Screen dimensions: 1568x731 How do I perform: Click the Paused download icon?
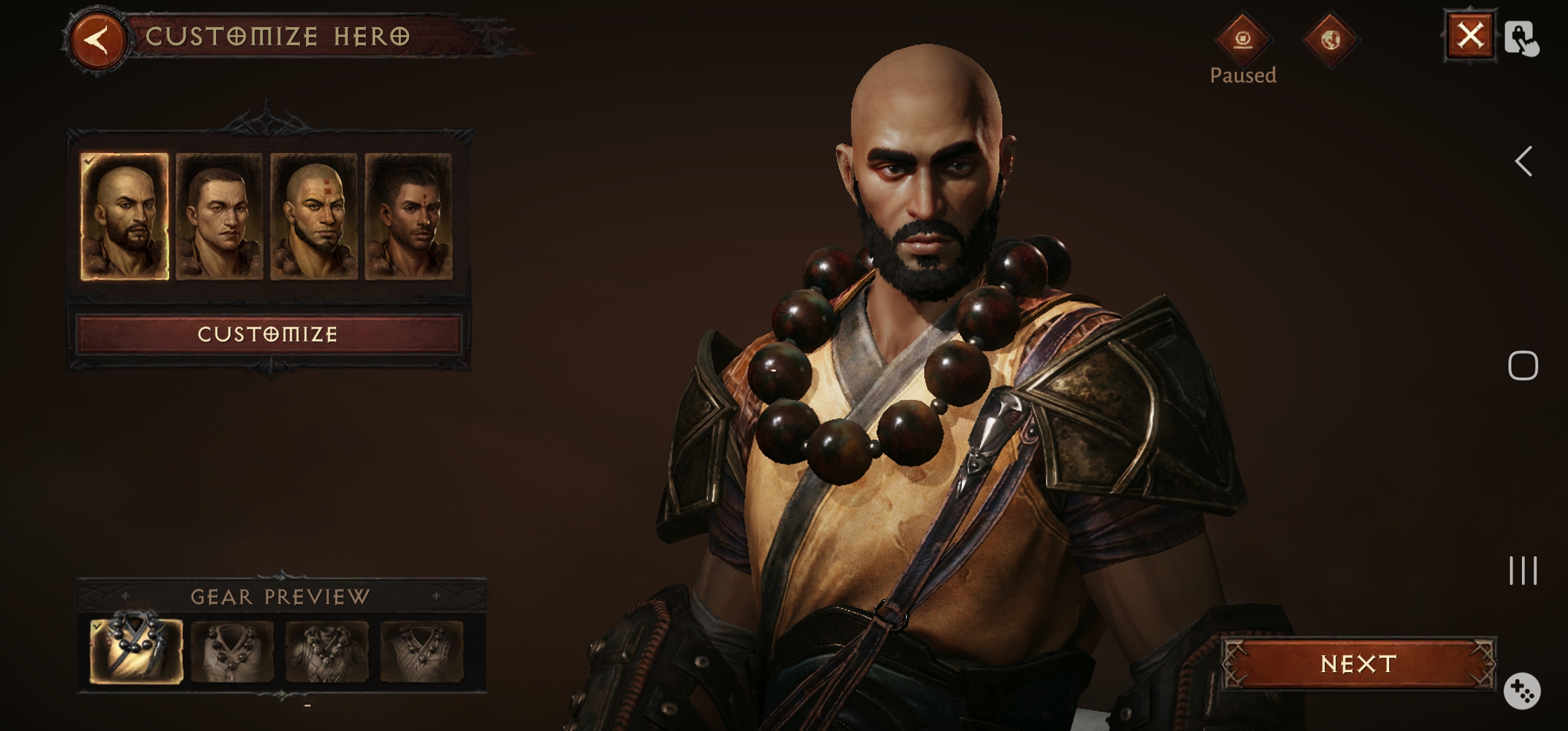[x=1243, y=39]
